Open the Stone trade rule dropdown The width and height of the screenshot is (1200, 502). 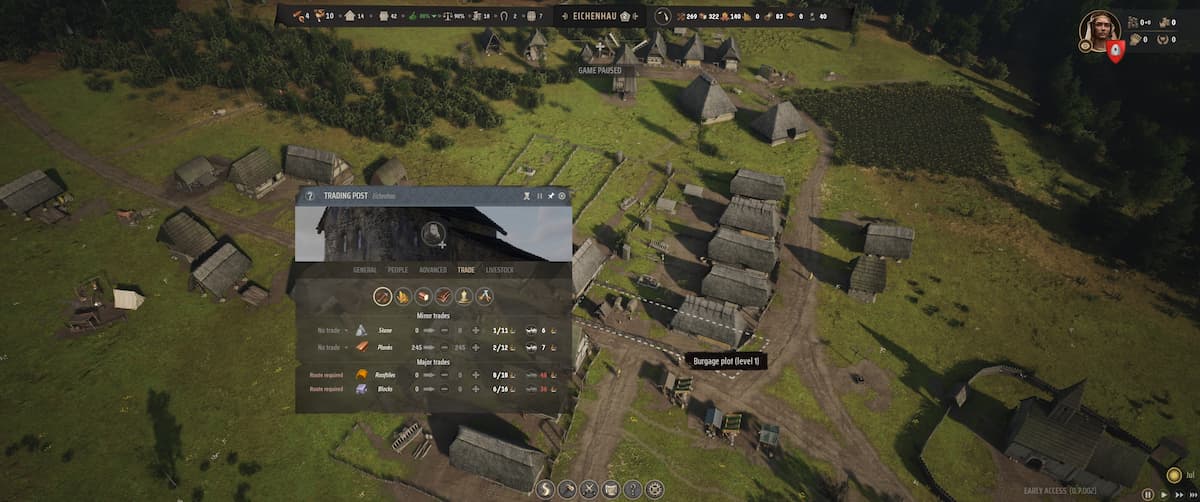(333, 330)
